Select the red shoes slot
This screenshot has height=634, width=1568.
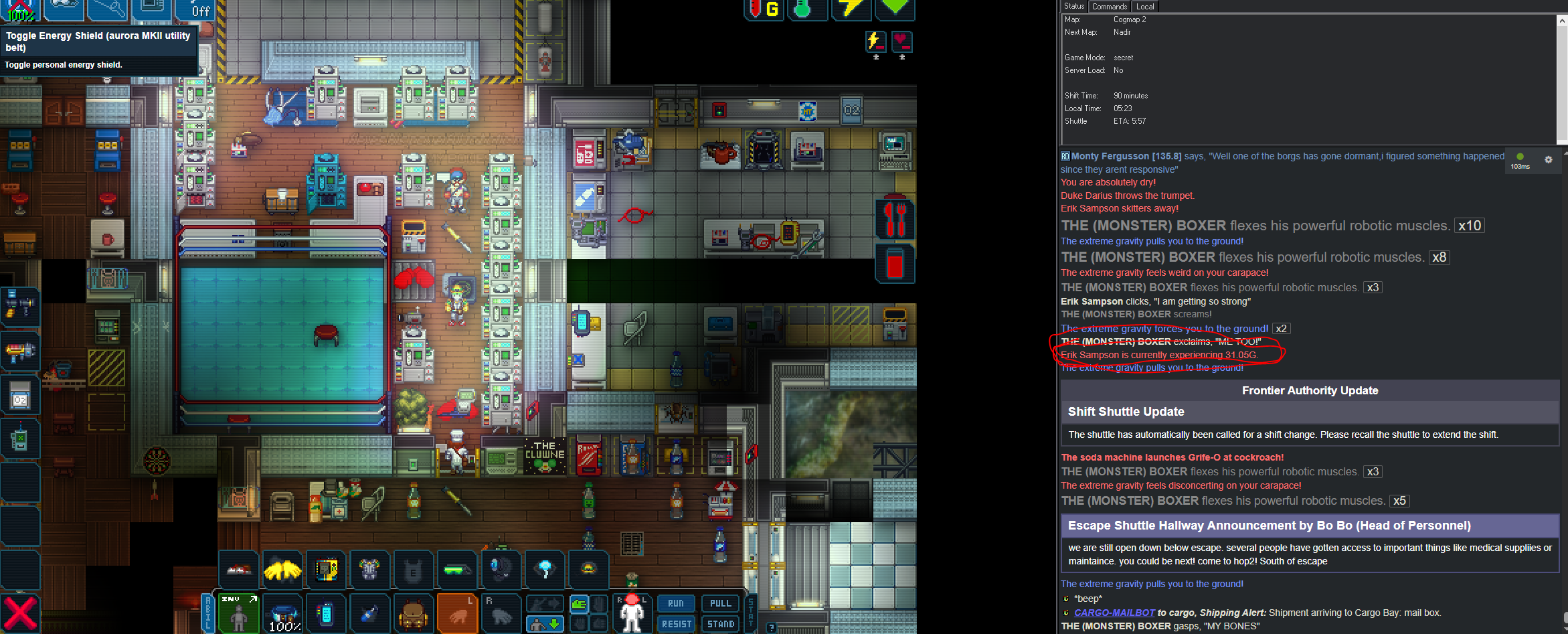click(239, 570)
